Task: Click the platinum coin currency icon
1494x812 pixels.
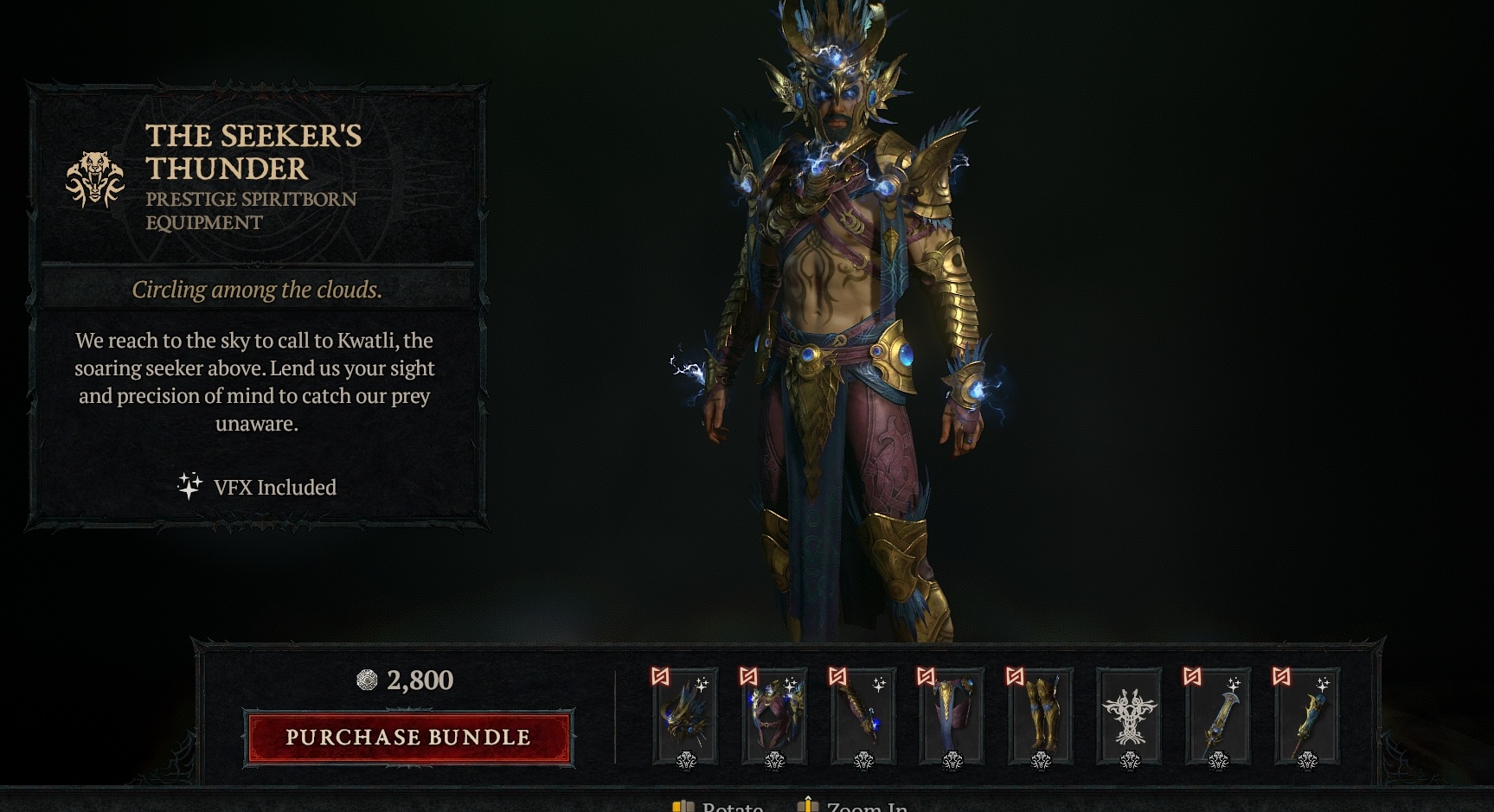Action: [x=366, y=681]
